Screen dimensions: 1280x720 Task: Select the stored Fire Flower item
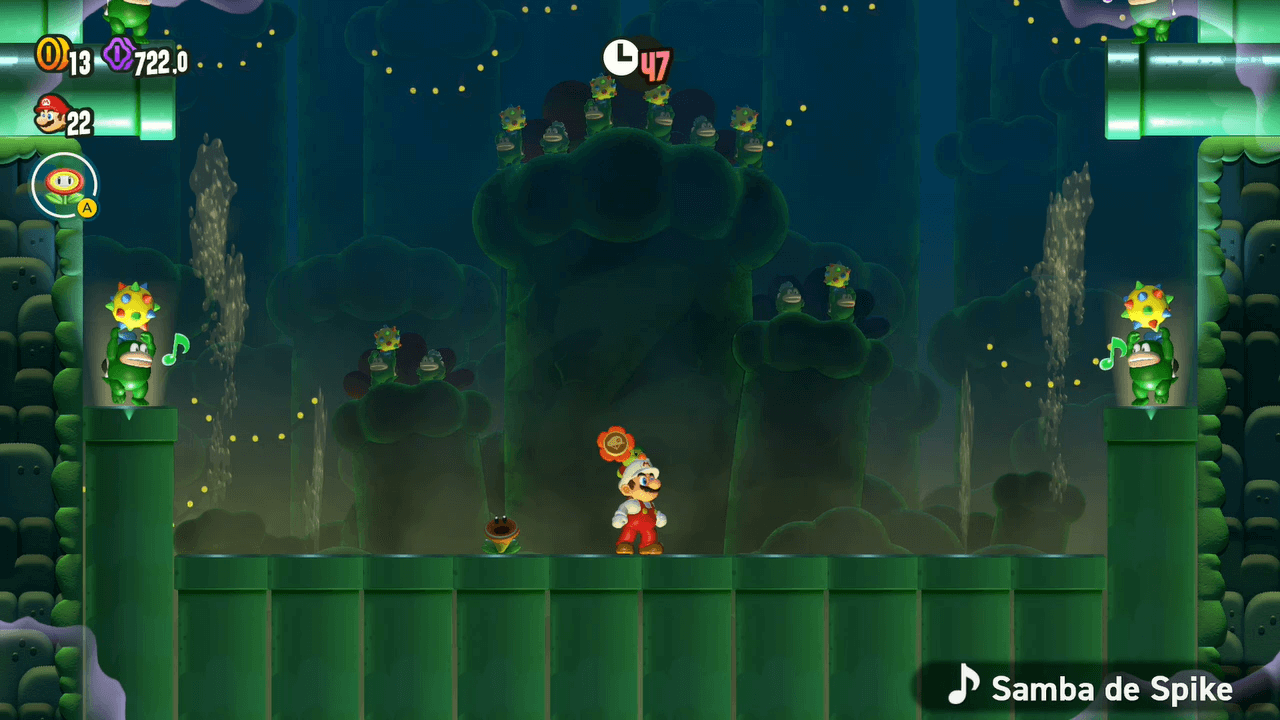click(64, 186)
